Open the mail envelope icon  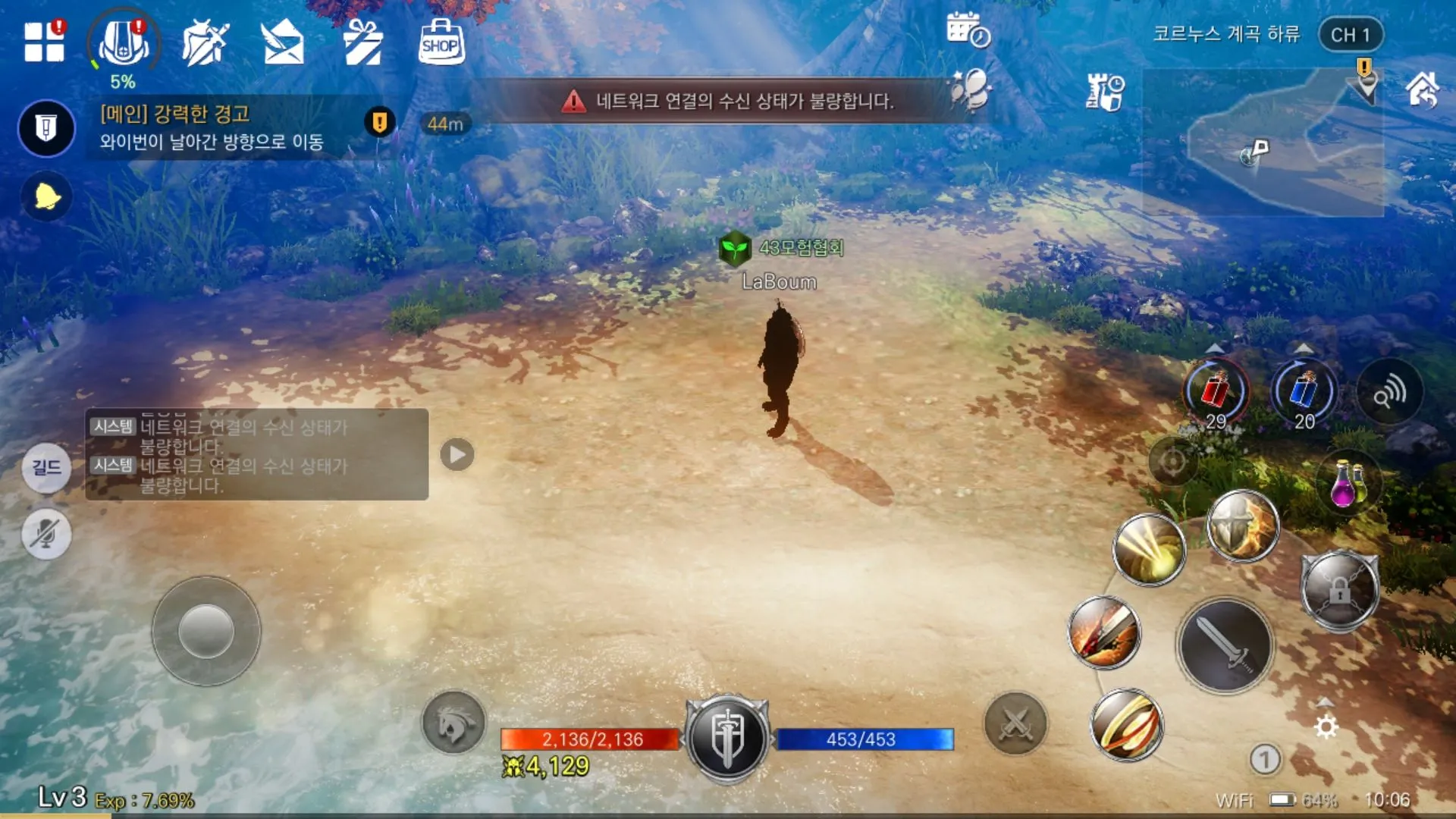(282, 42)
